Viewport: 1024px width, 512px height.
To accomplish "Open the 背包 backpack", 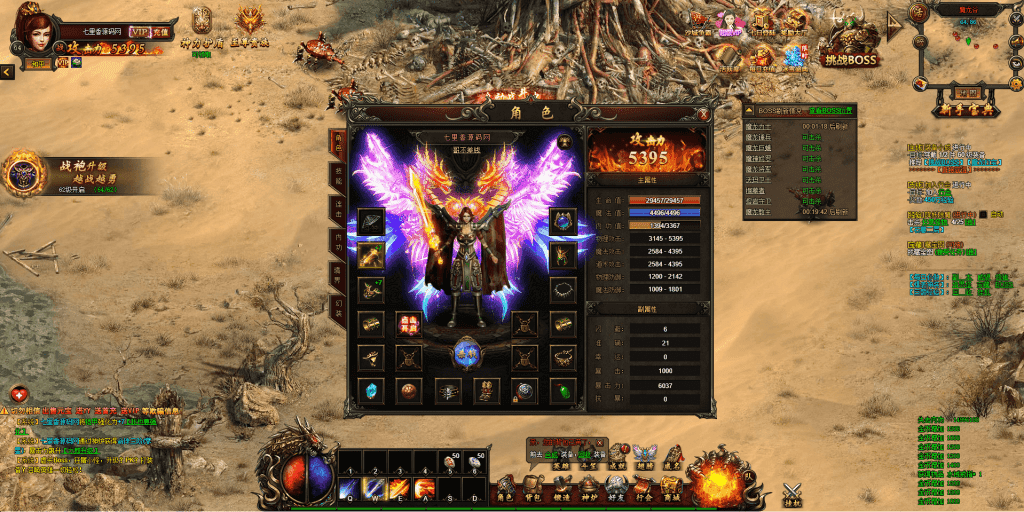I will coord(533,489).
